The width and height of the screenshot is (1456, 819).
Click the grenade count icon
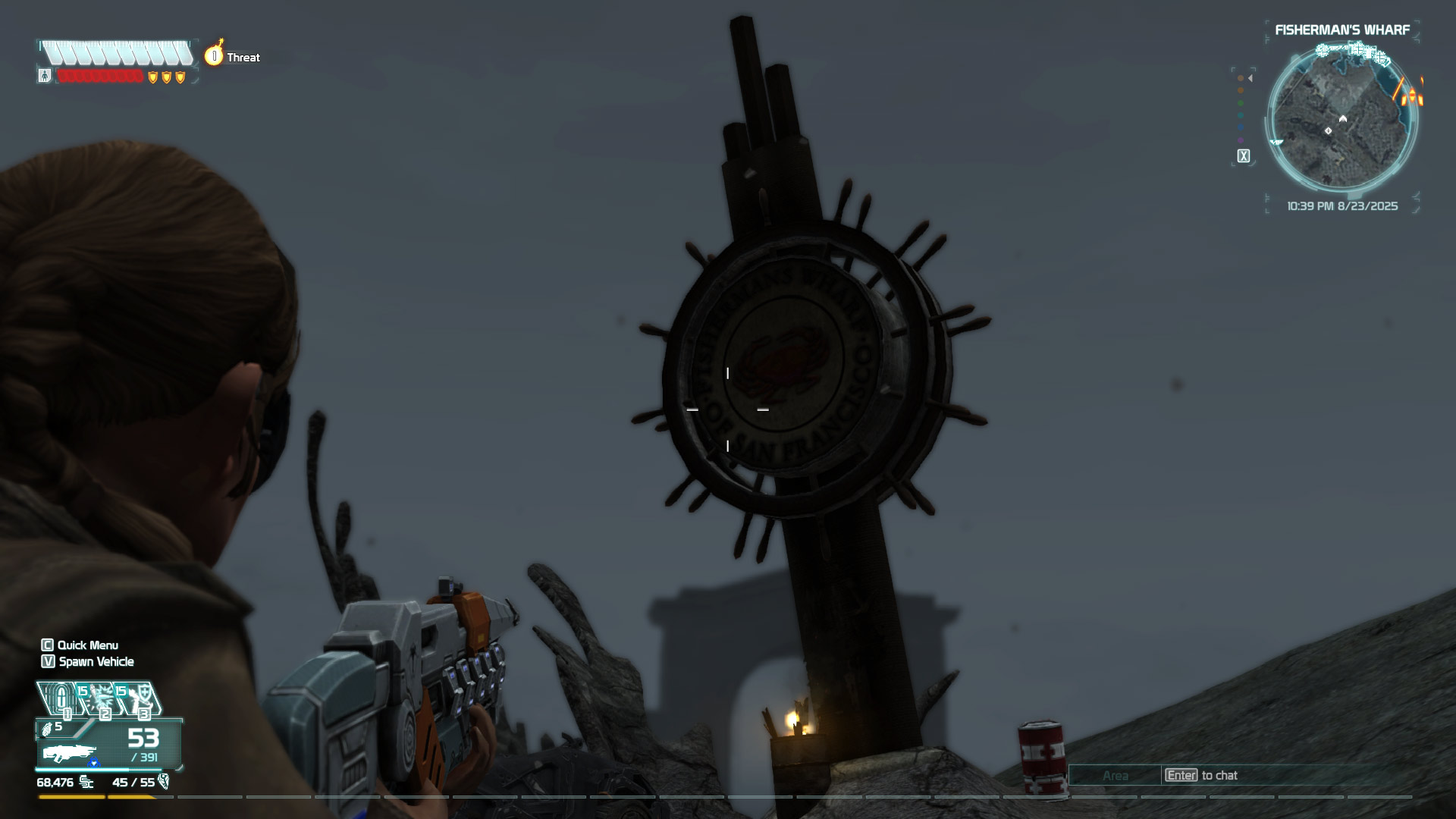[48, 728]
